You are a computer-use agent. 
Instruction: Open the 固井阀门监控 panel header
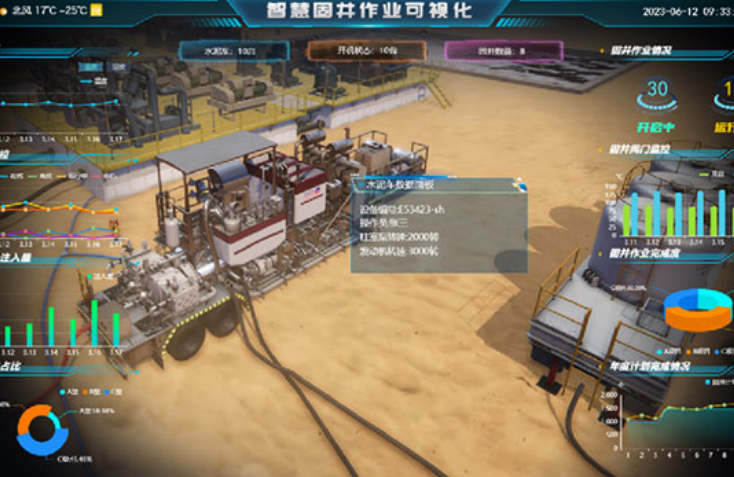(640, 149)
